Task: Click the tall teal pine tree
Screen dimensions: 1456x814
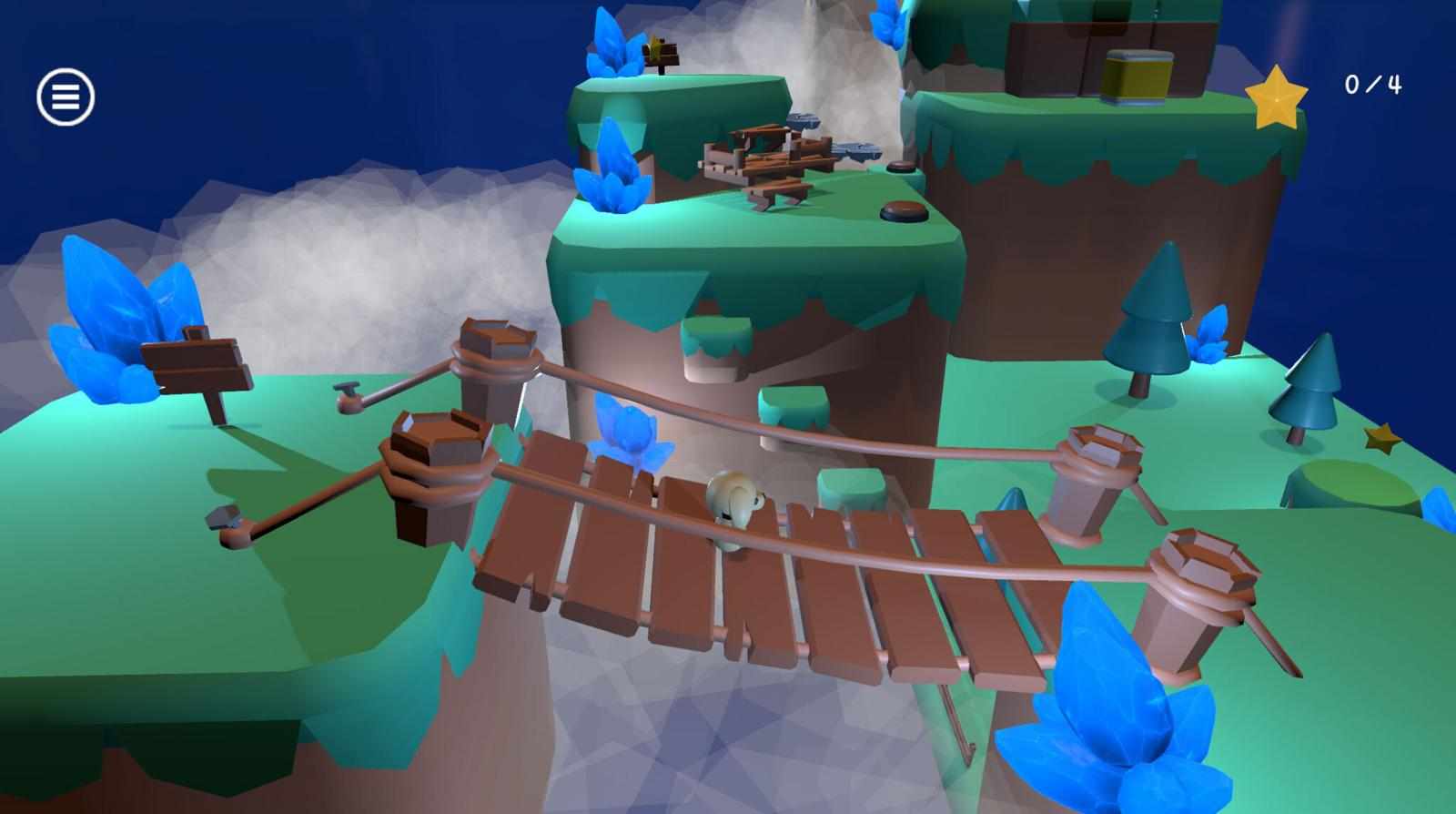Action: click(1148, 328)
